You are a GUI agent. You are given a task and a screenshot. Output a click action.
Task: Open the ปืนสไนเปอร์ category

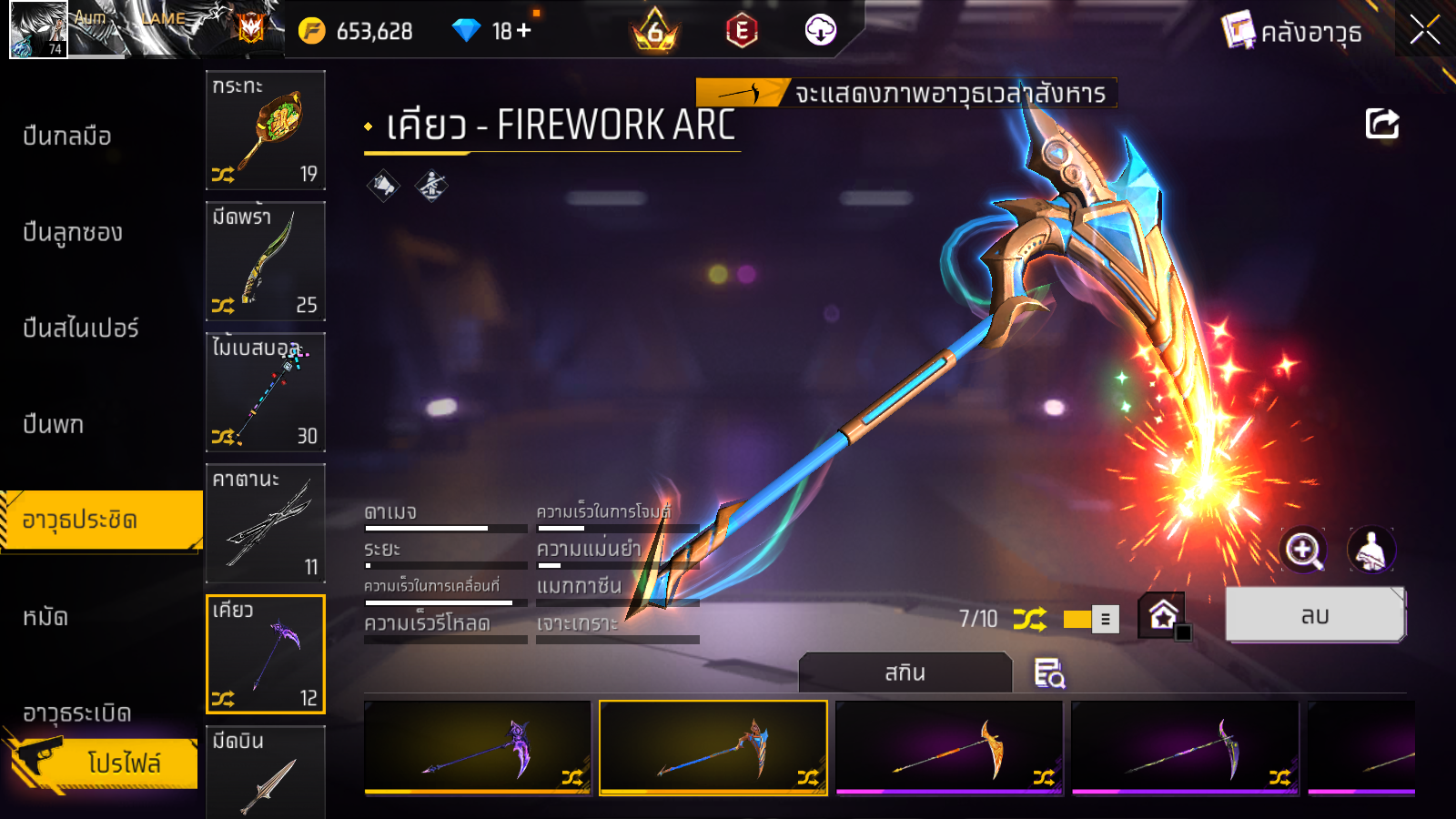point(81,329)
